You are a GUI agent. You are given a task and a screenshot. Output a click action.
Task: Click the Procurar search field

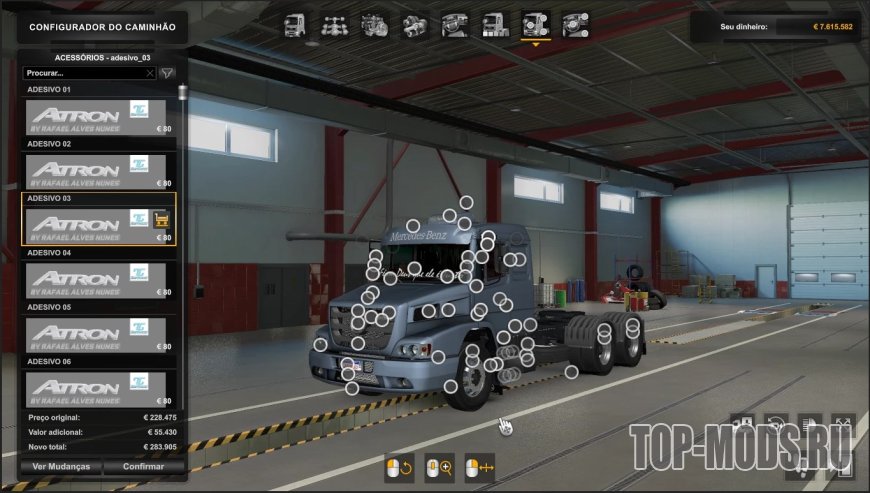point(85,73)
